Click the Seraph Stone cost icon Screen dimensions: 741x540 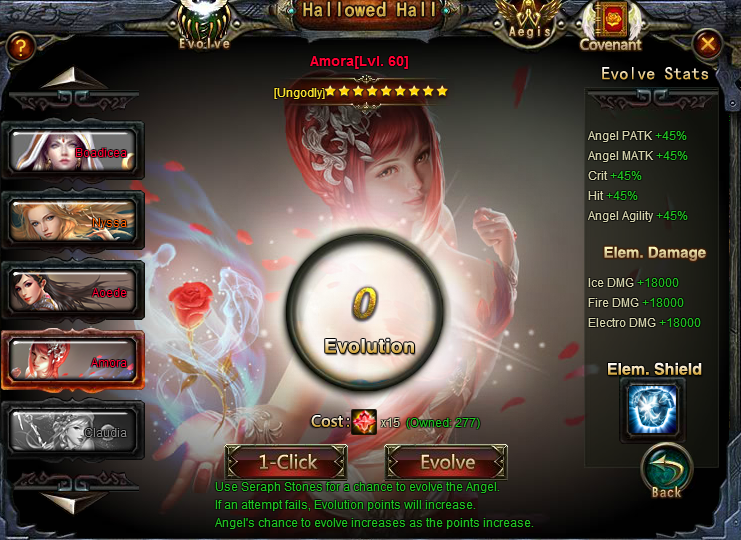tap(364, 422)
